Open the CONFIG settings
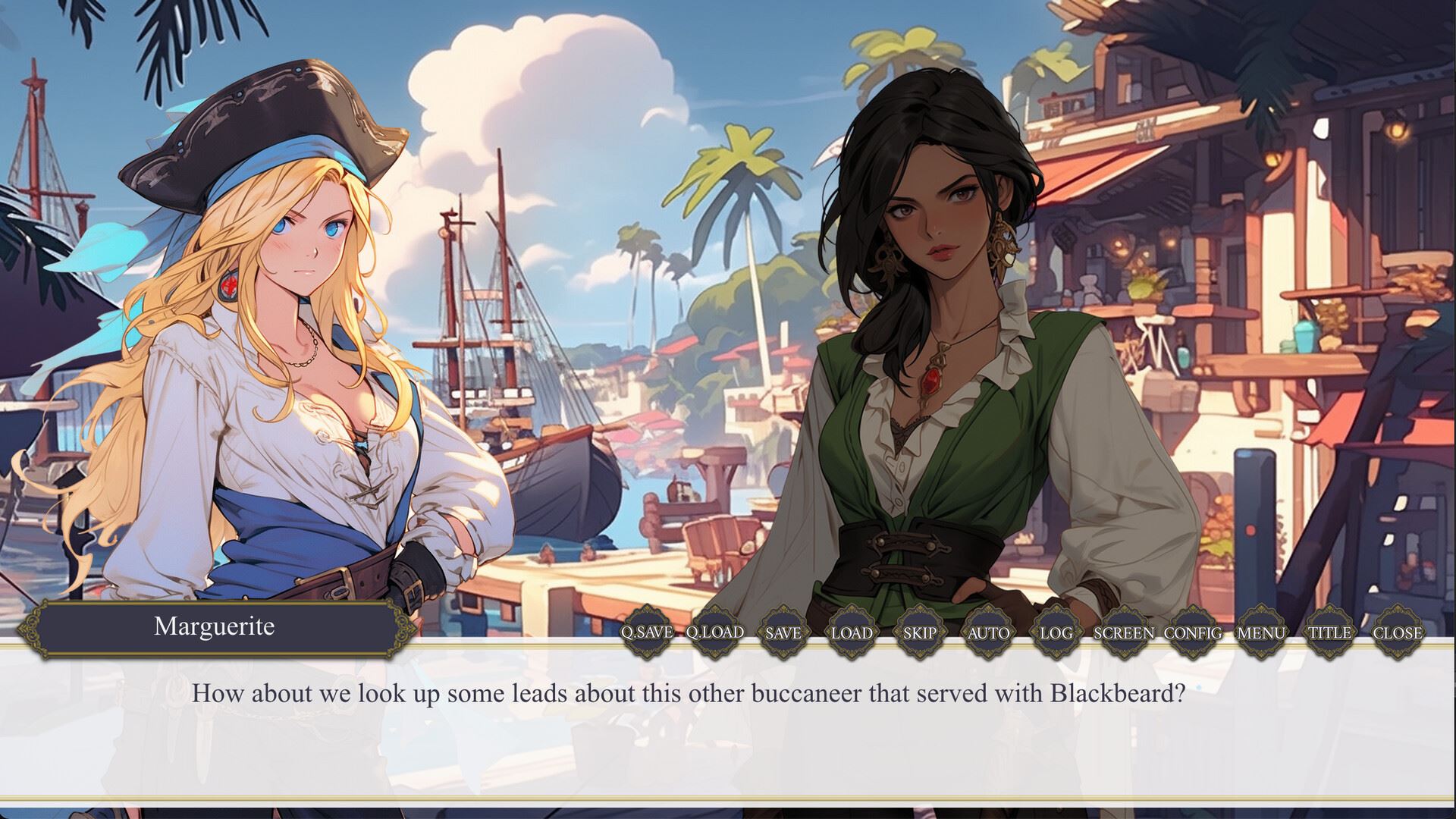Viewport: 1456px width, 819px height. 1192,632
